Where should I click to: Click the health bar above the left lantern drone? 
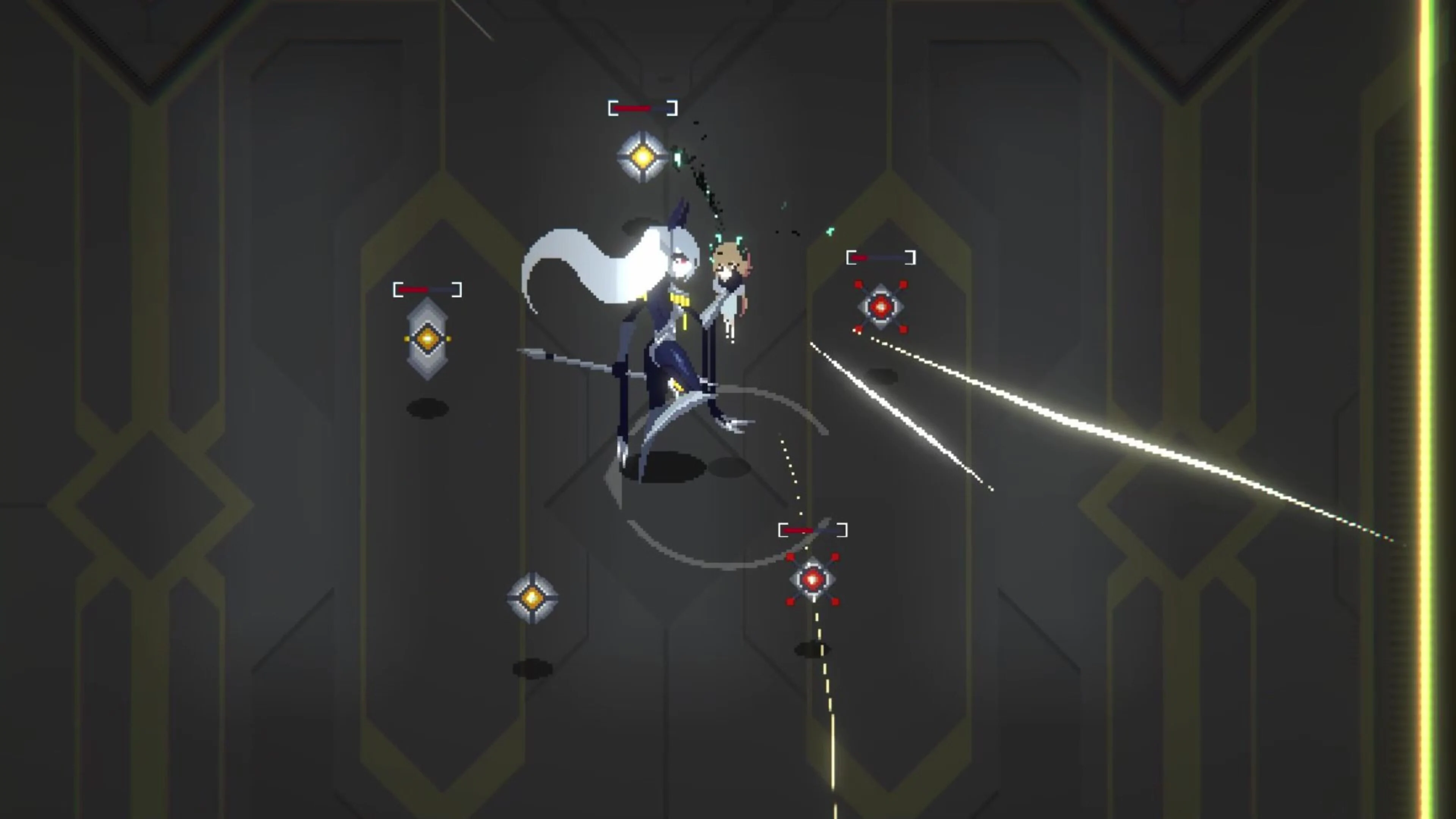(x=428, y=289)
